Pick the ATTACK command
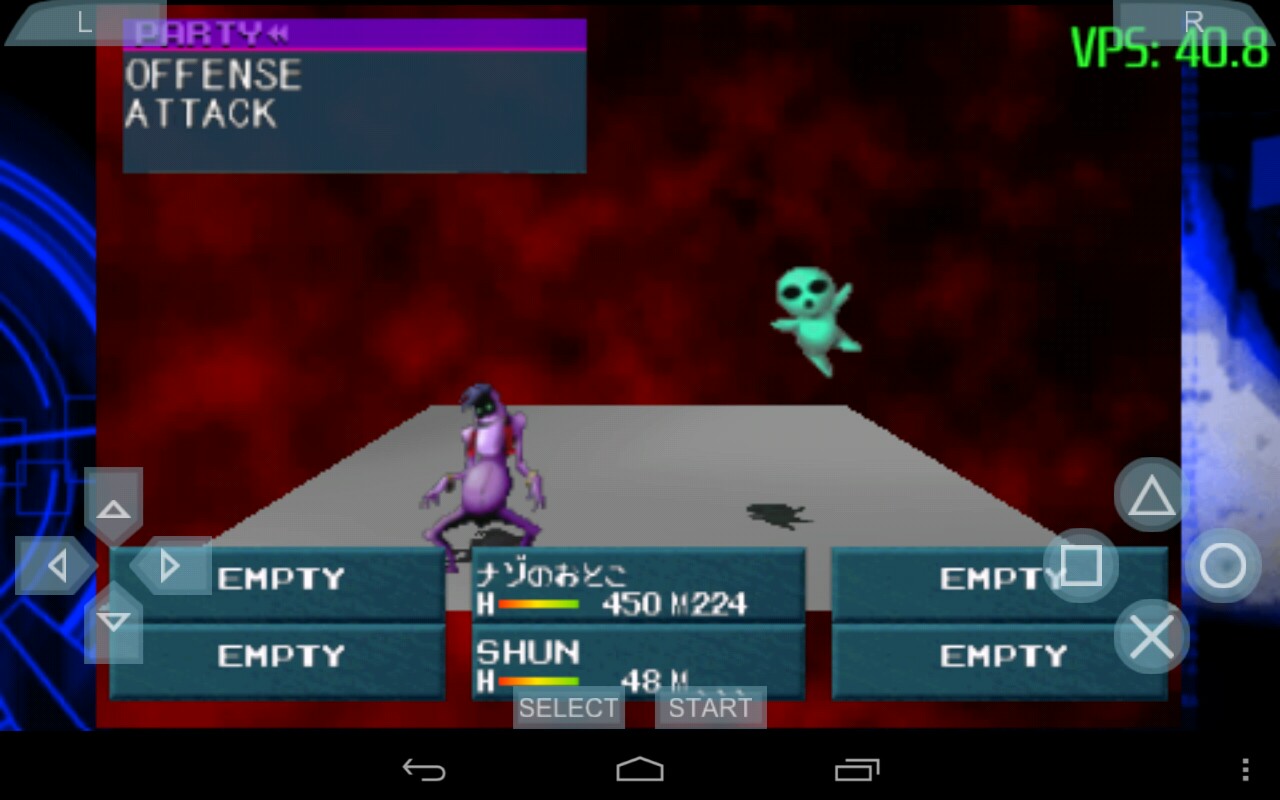The width and height of the screenshot is (1280, 800). coord(201,114)
